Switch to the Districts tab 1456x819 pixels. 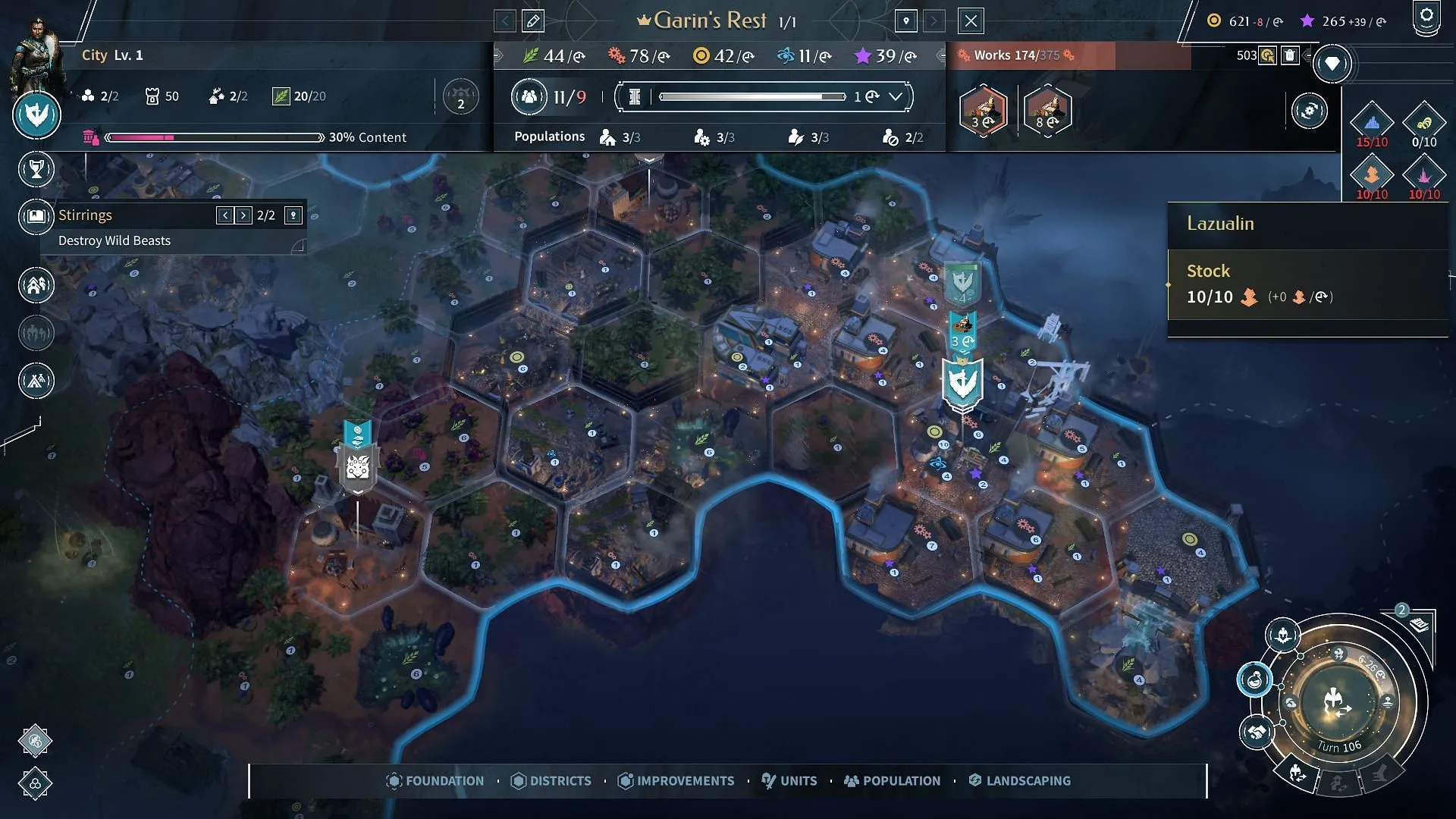point(551,781)
